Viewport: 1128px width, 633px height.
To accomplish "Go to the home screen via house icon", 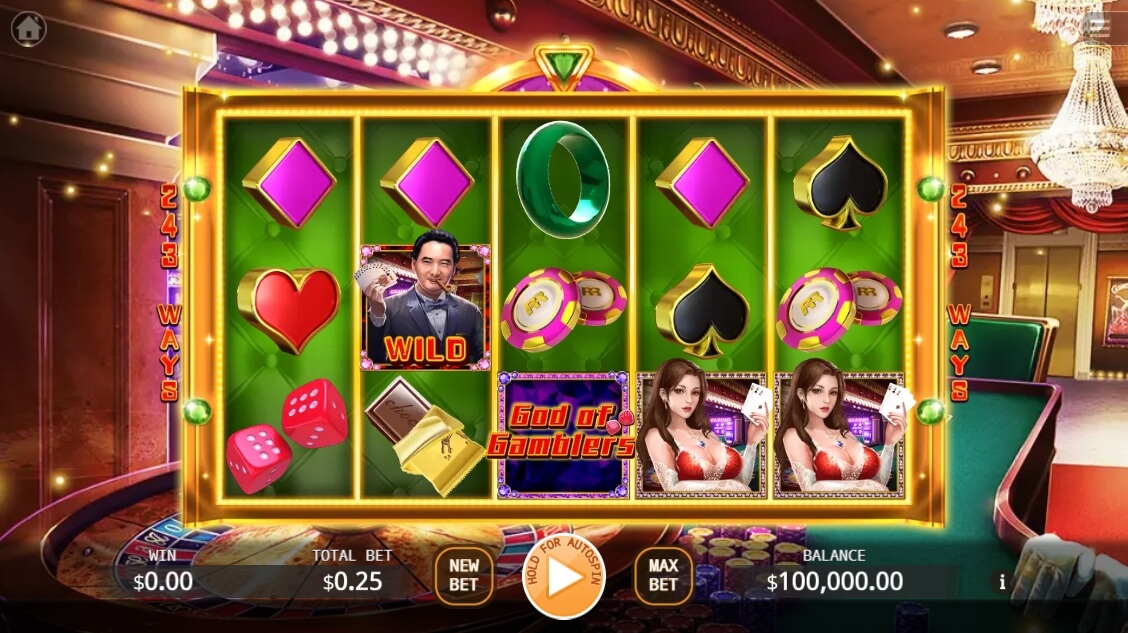I will pos(29,29).
